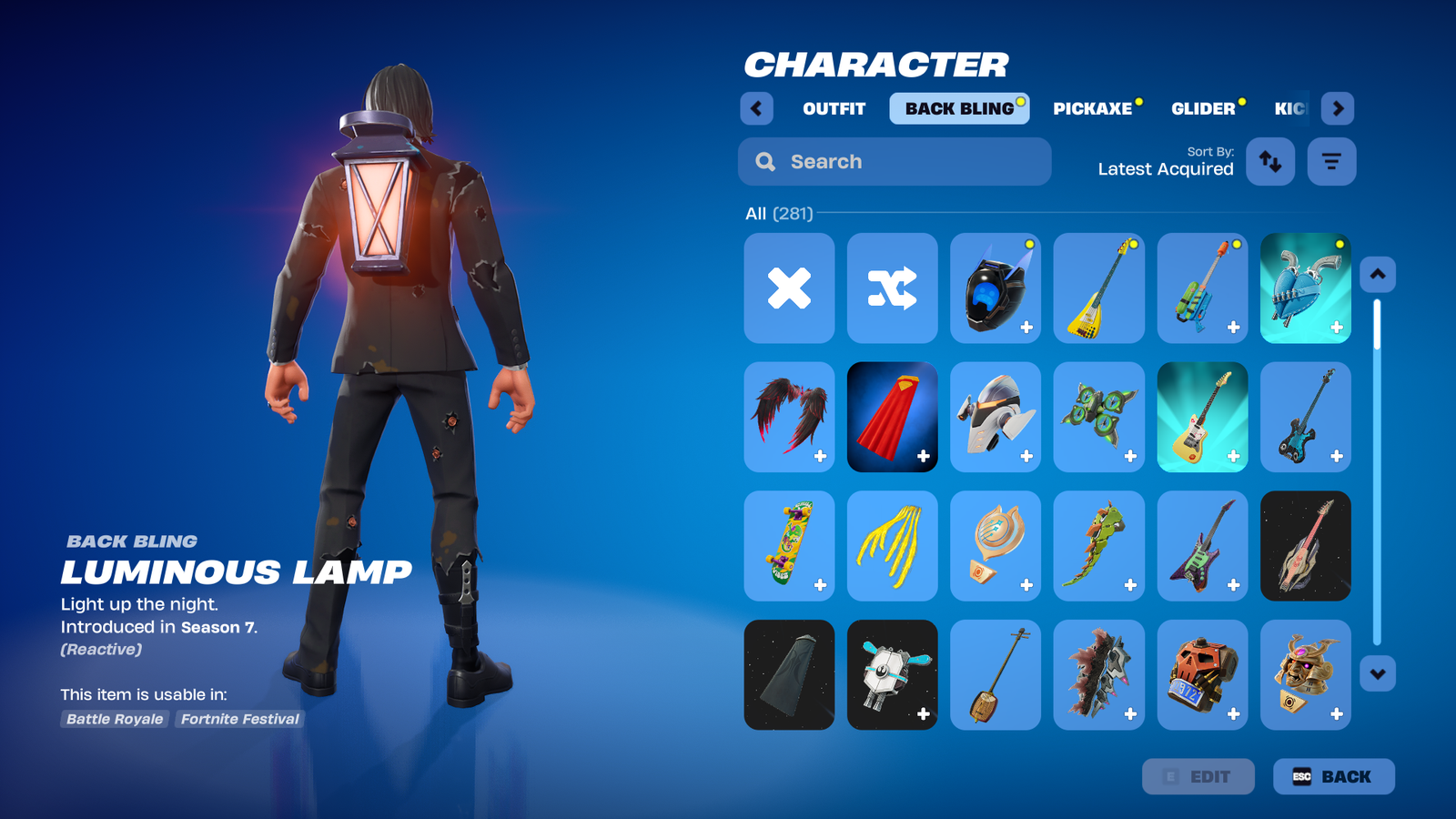Image resolution: width=1456 pixels, height=819 pixels.
Task: Select the shuffle random back bling tile
Action: coord(892,288)
